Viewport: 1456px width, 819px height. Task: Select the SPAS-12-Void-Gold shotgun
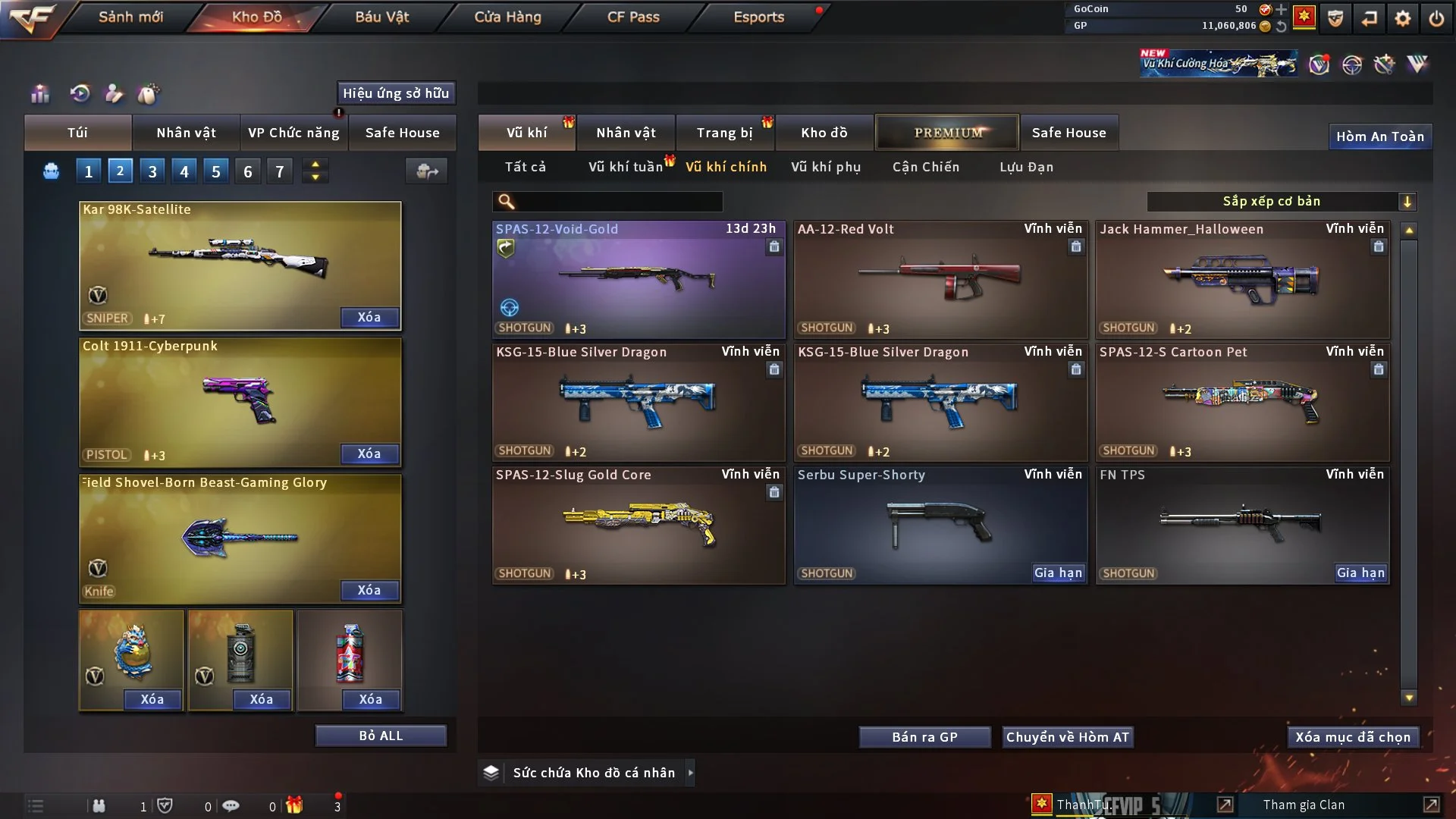638,280
